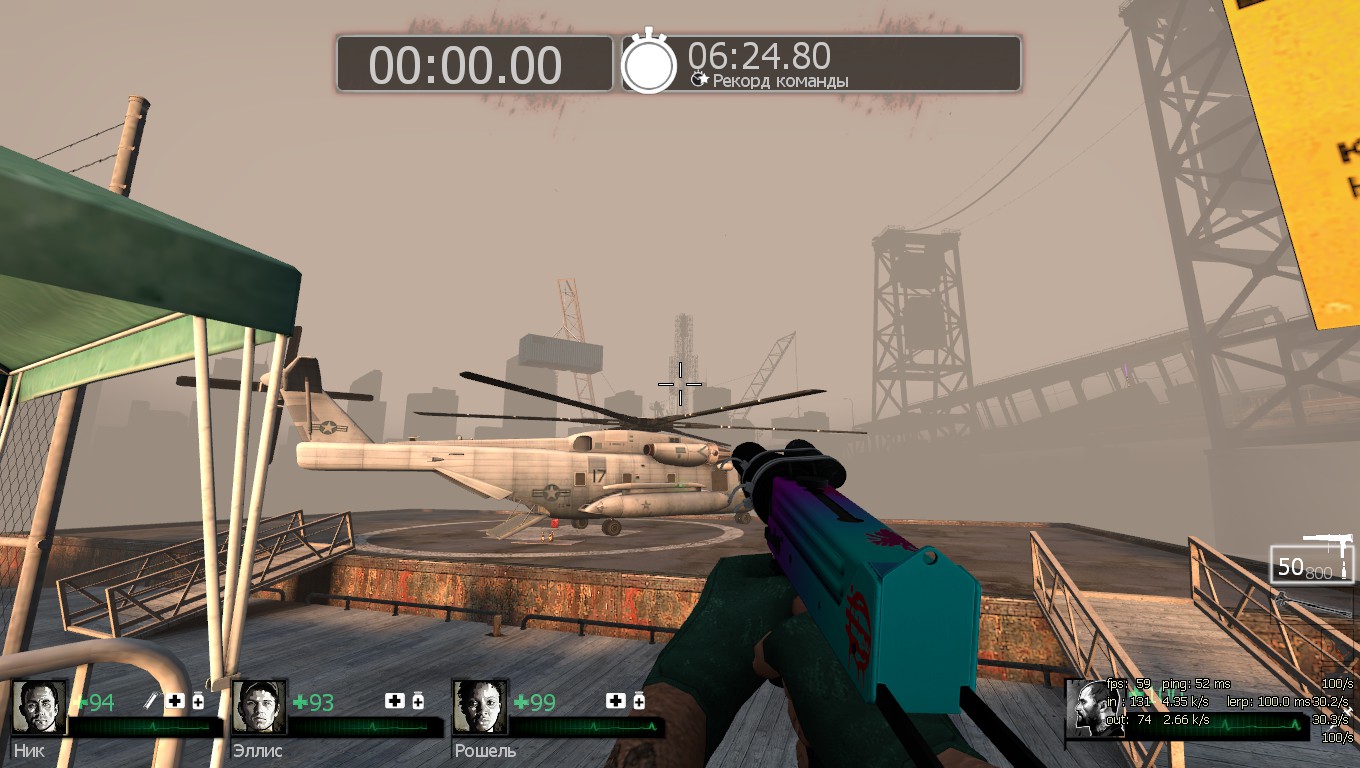Select Rochelle's teammate portrait

tap(480, 708)
